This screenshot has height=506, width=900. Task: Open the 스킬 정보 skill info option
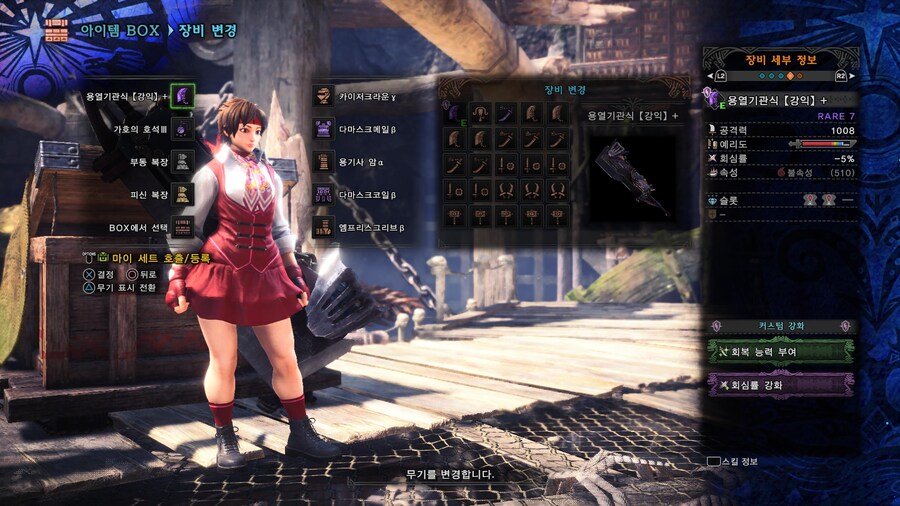click(x=734, y=462)
